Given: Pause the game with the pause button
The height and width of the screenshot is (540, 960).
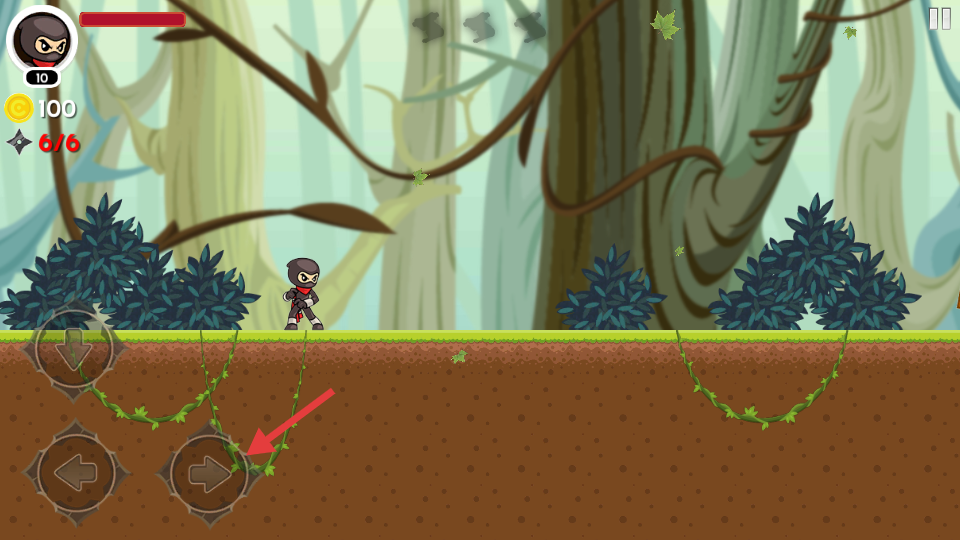Looking at the screenshot, I should [x=939, y=19].
